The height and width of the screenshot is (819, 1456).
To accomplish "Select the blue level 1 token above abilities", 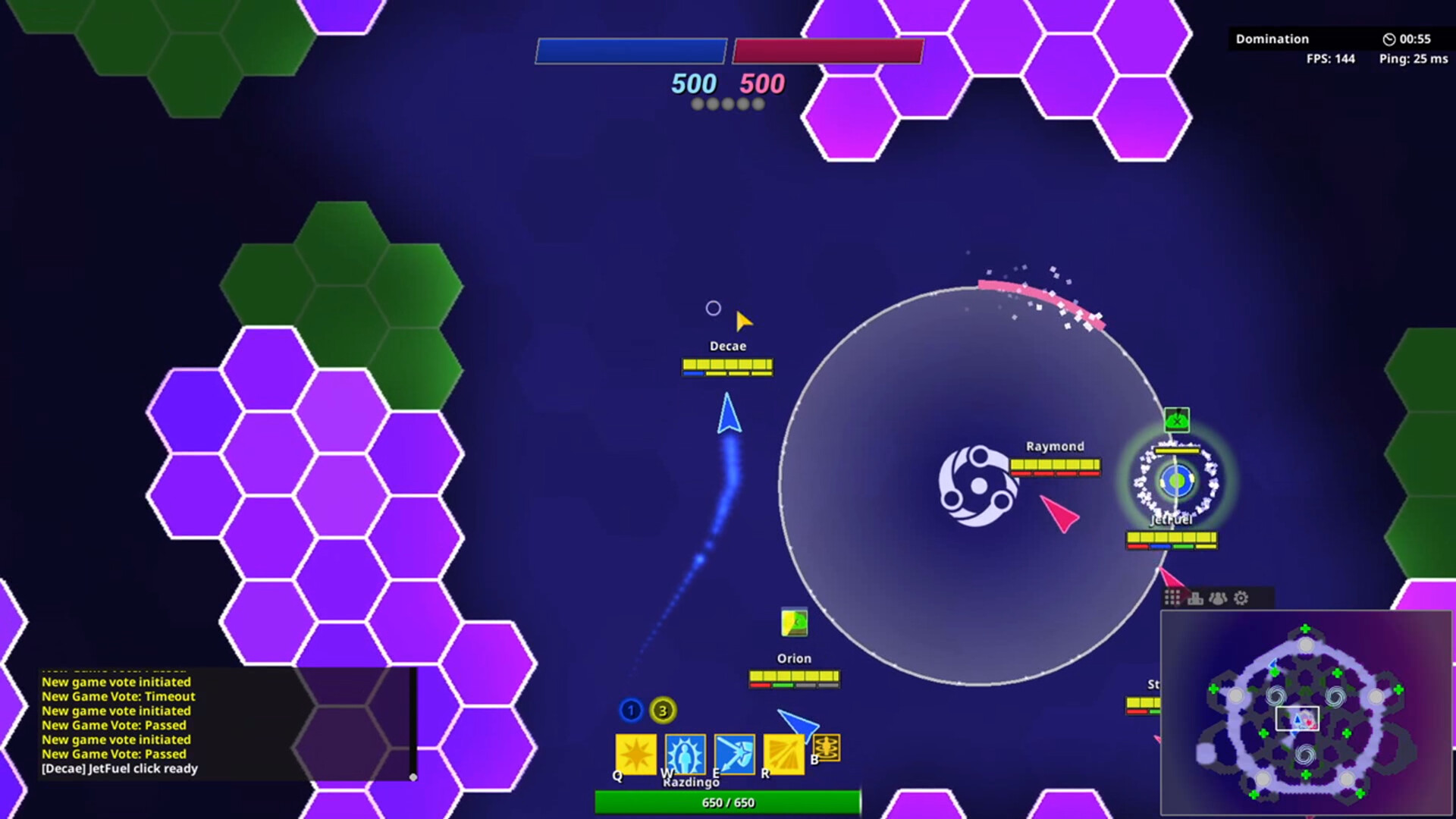I will point(630,711).
